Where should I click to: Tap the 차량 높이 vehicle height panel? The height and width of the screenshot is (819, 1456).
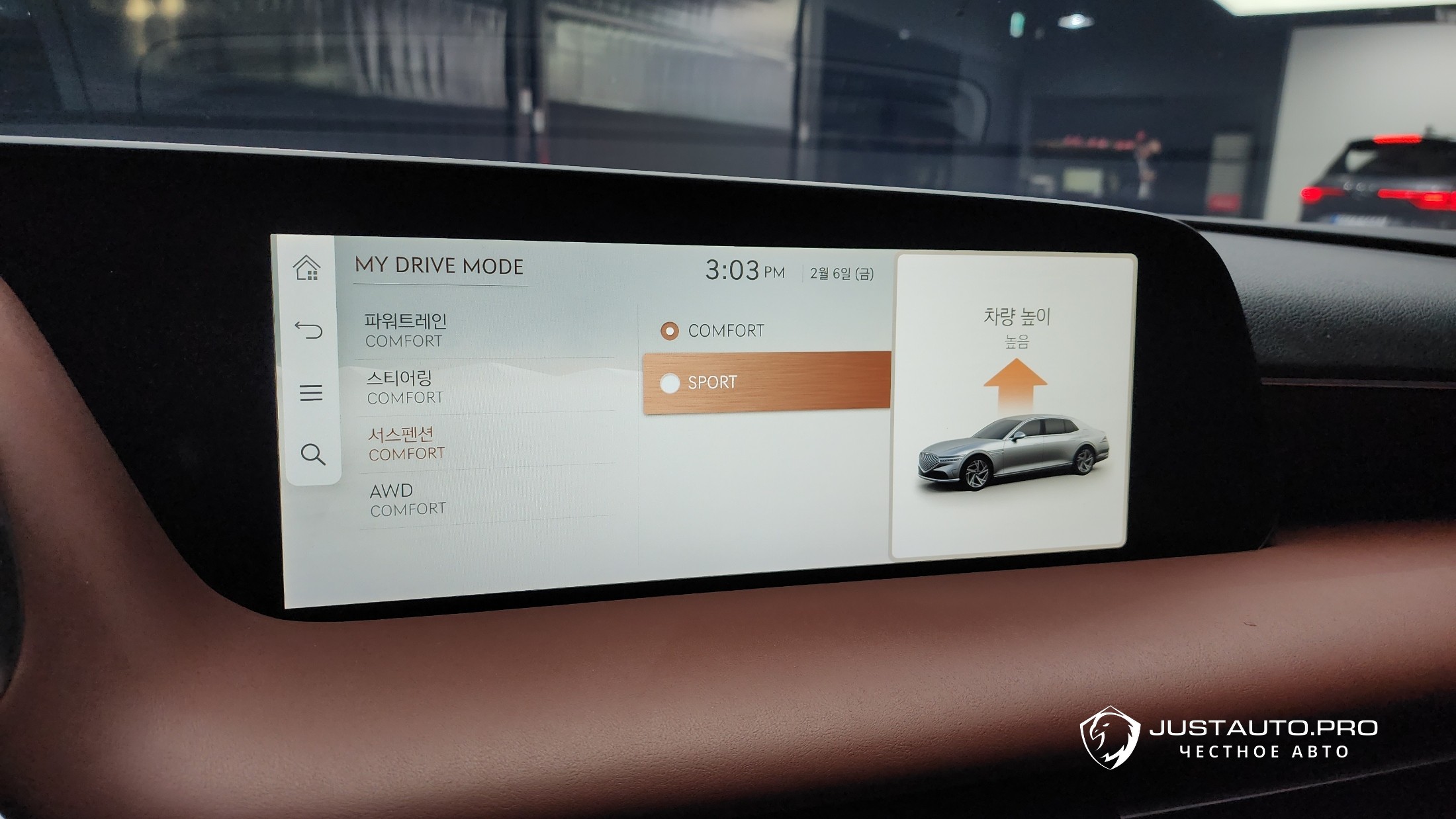point(1013,405)
